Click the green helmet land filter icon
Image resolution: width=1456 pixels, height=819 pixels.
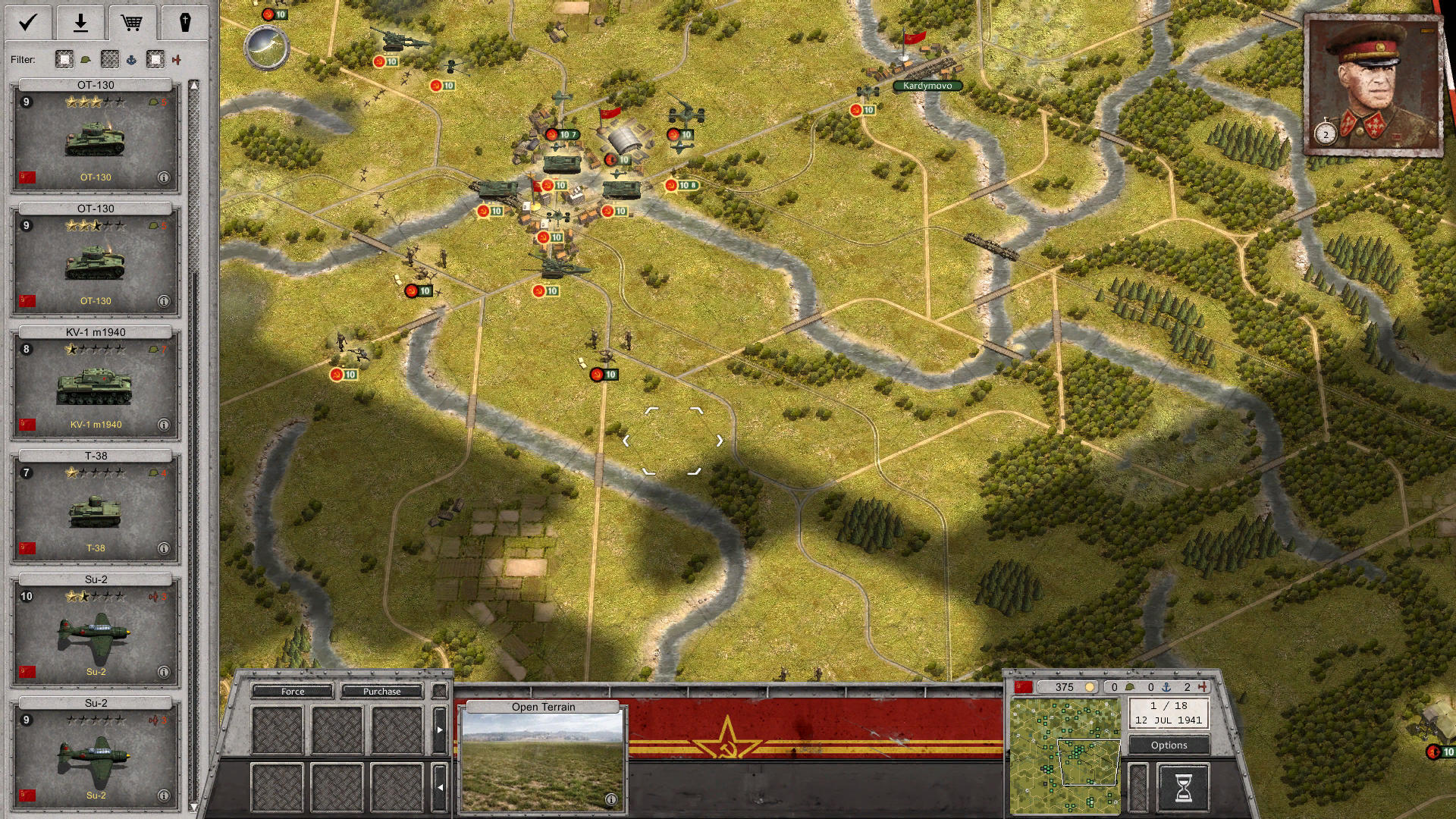[x=86, y=59]
